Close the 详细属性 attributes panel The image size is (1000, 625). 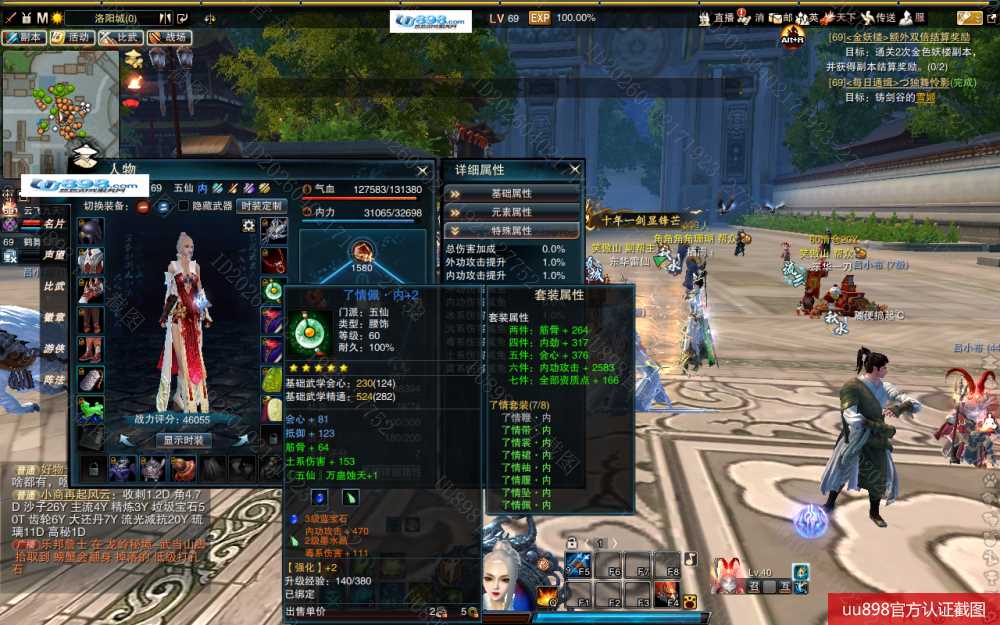(x=575, y=170)
